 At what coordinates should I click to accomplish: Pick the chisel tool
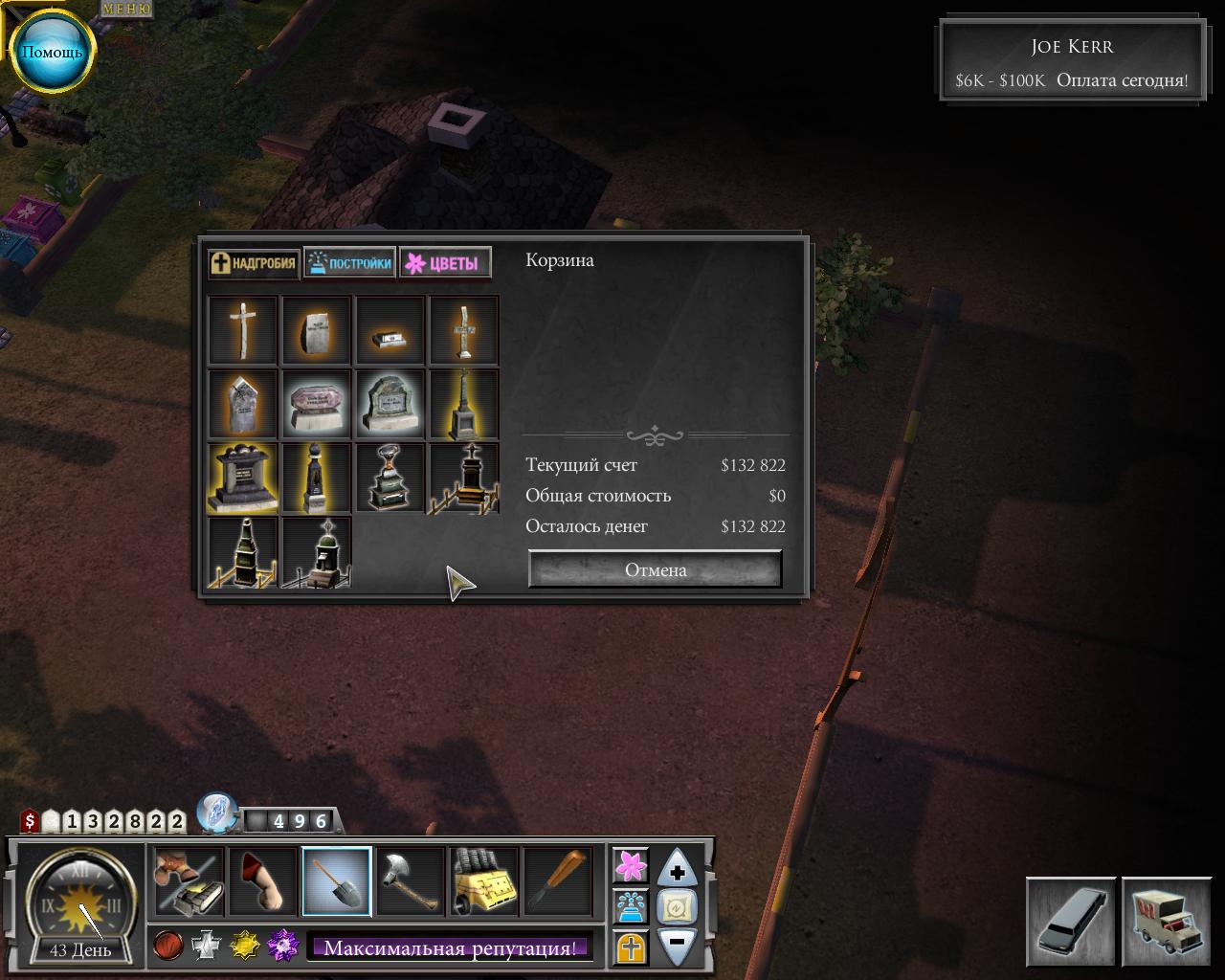point(558,881)
